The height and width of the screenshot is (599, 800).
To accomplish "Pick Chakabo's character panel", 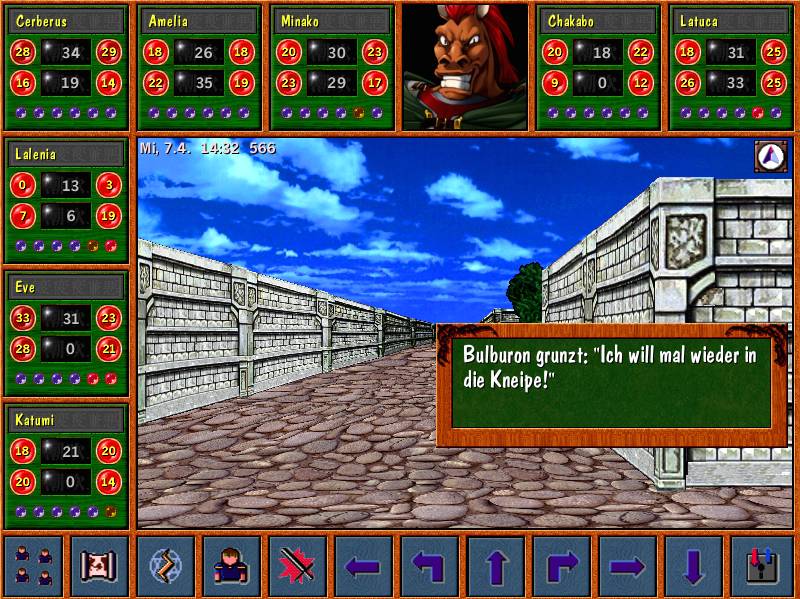I will pyautogui.click(x=597, y=67).
